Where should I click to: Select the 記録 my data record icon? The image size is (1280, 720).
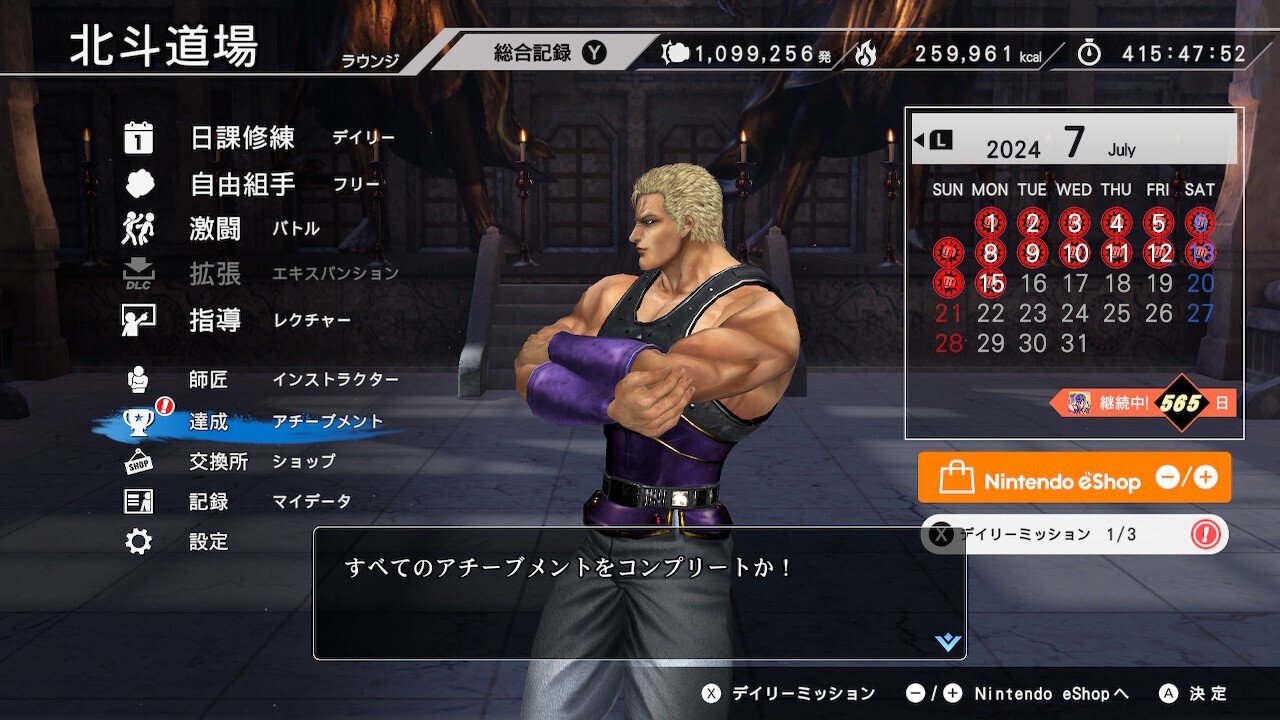pos(141,503)
